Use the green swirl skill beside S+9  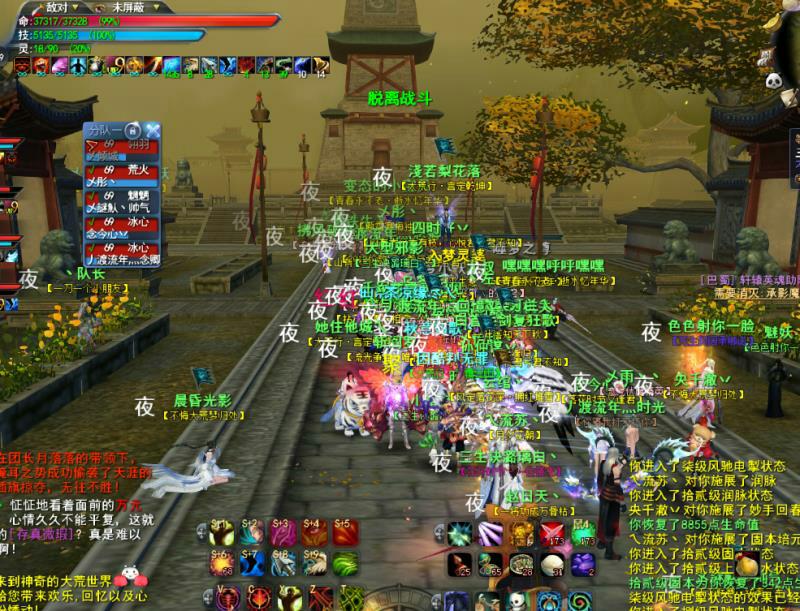click(x=344, y=563)
